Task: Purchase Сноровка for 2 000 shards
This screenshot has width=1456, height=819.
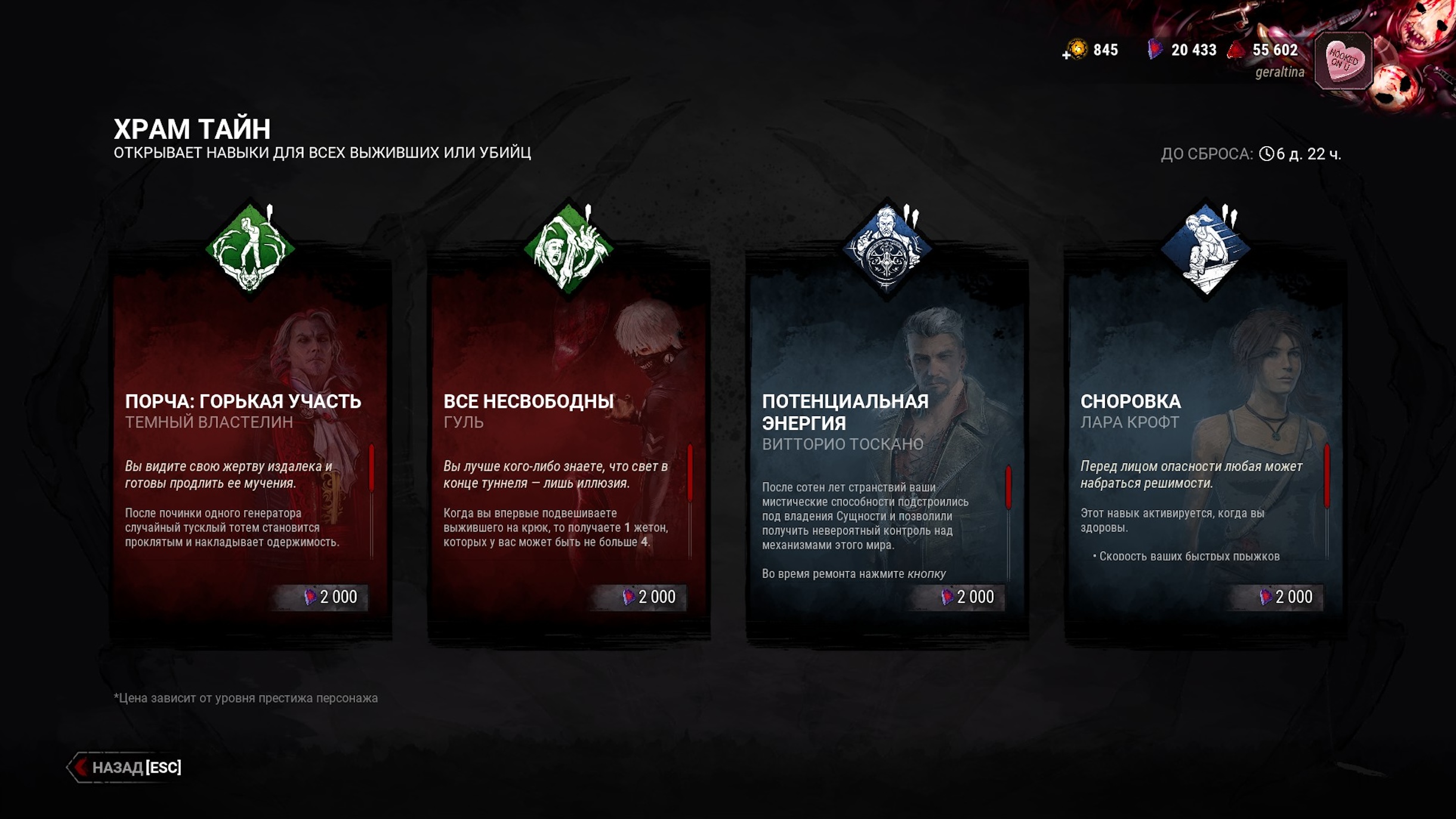Action: 1286,597
